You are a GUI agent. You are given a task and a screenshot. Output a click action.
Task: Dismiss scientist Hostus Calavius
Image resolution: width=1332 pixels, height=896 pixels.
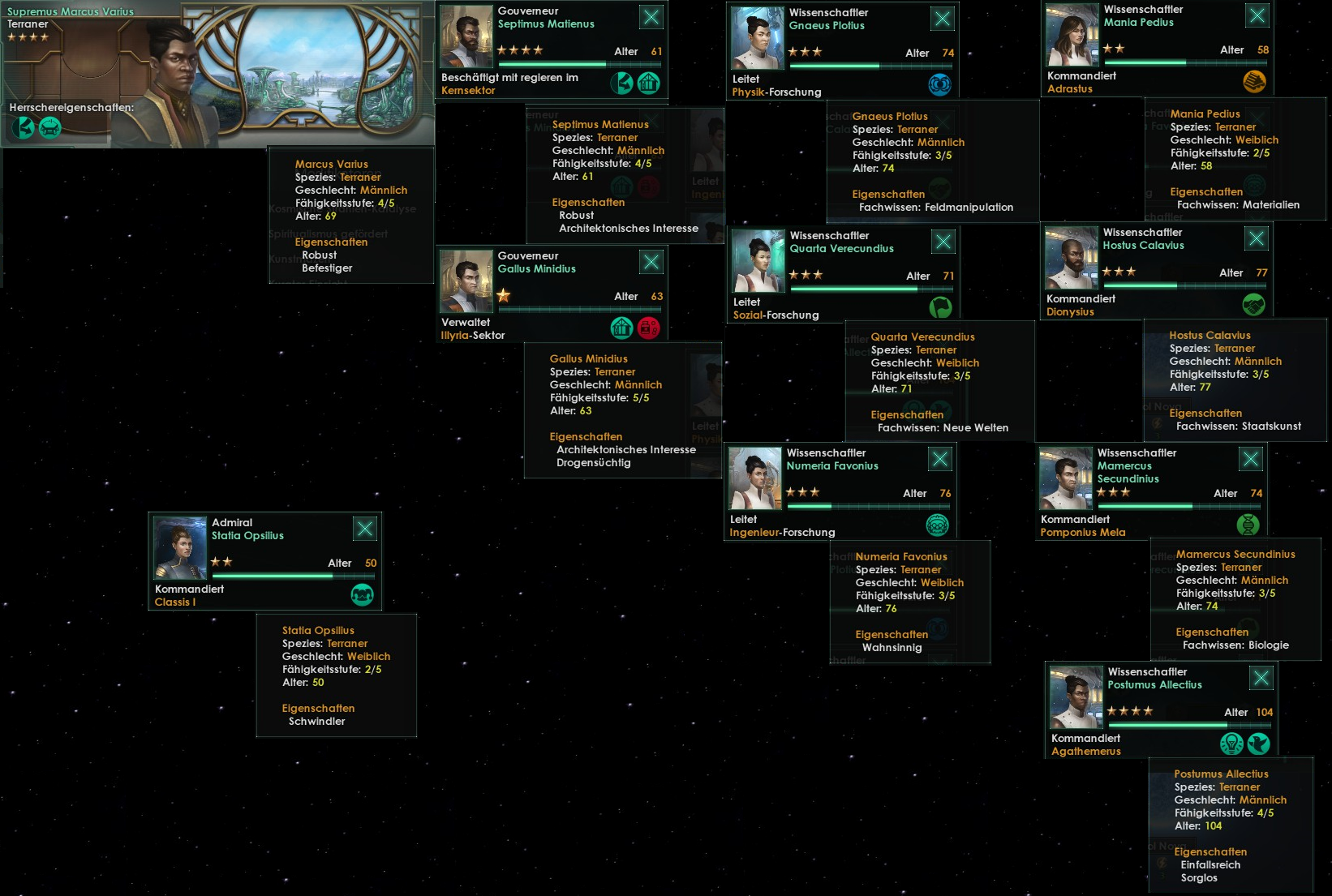tap(1256, 238)
